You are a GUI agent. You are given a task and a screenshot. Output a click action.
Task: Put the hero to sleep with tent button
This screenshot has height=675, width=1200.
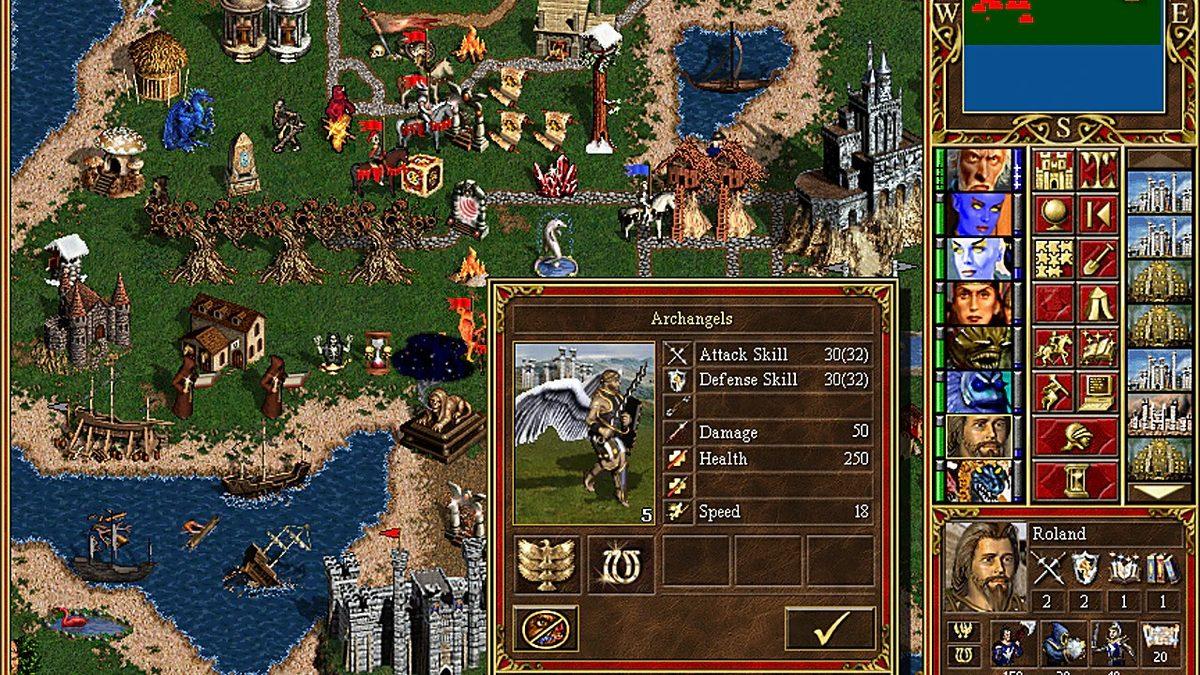tap(1097, 303)
